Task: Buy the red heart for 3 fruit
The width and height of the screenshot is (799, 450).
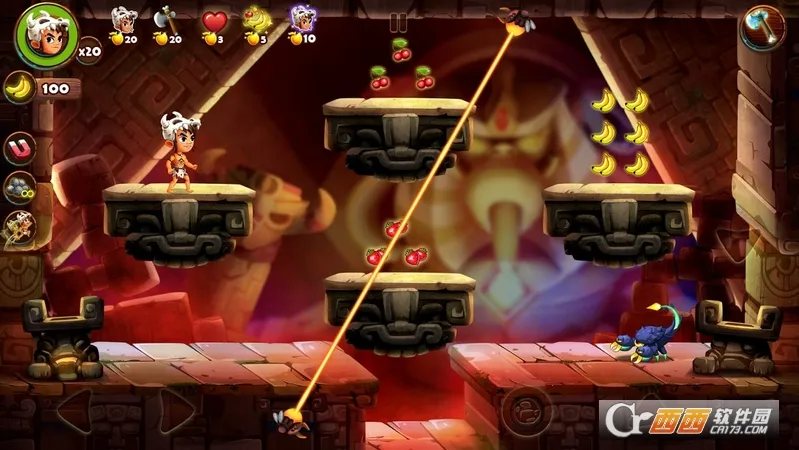Action: (x=214, y=21)
